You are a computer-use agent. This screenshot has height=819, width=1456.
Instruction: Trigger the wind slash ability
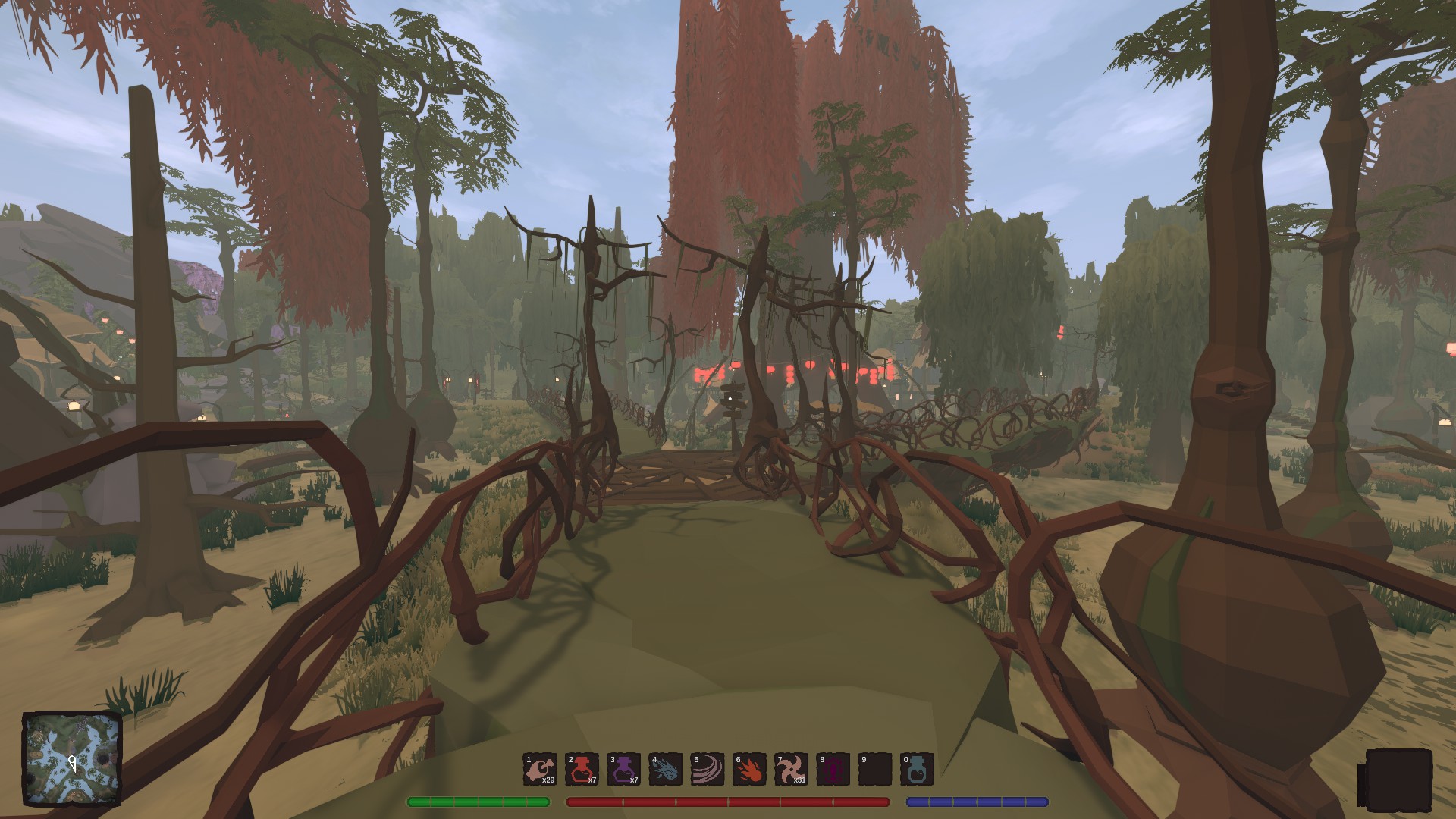point(707,769)
